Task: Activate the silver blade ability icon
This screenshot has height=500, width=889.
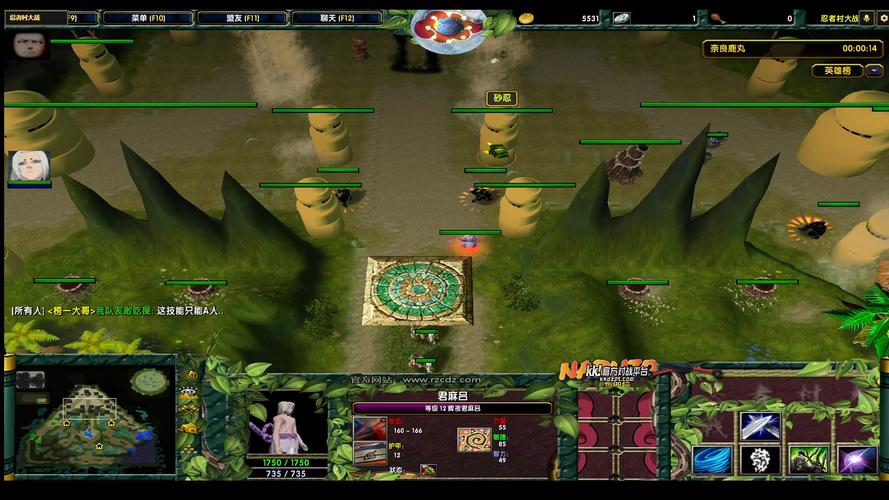Action: 760,424
